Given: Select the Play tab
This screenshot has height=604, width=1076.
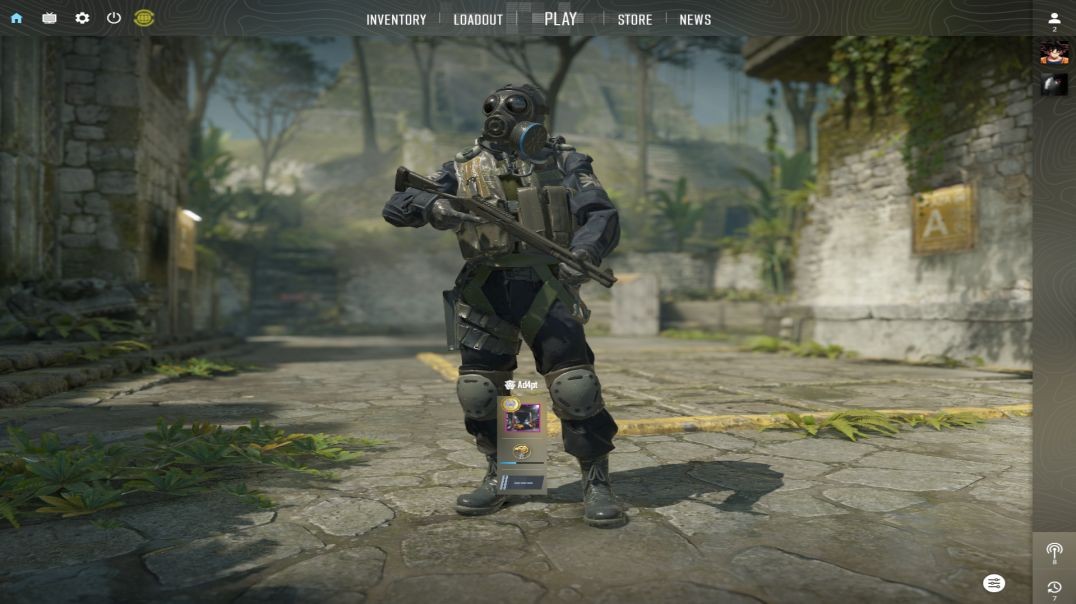Looking at the screenshot, I should coord(560,18).
